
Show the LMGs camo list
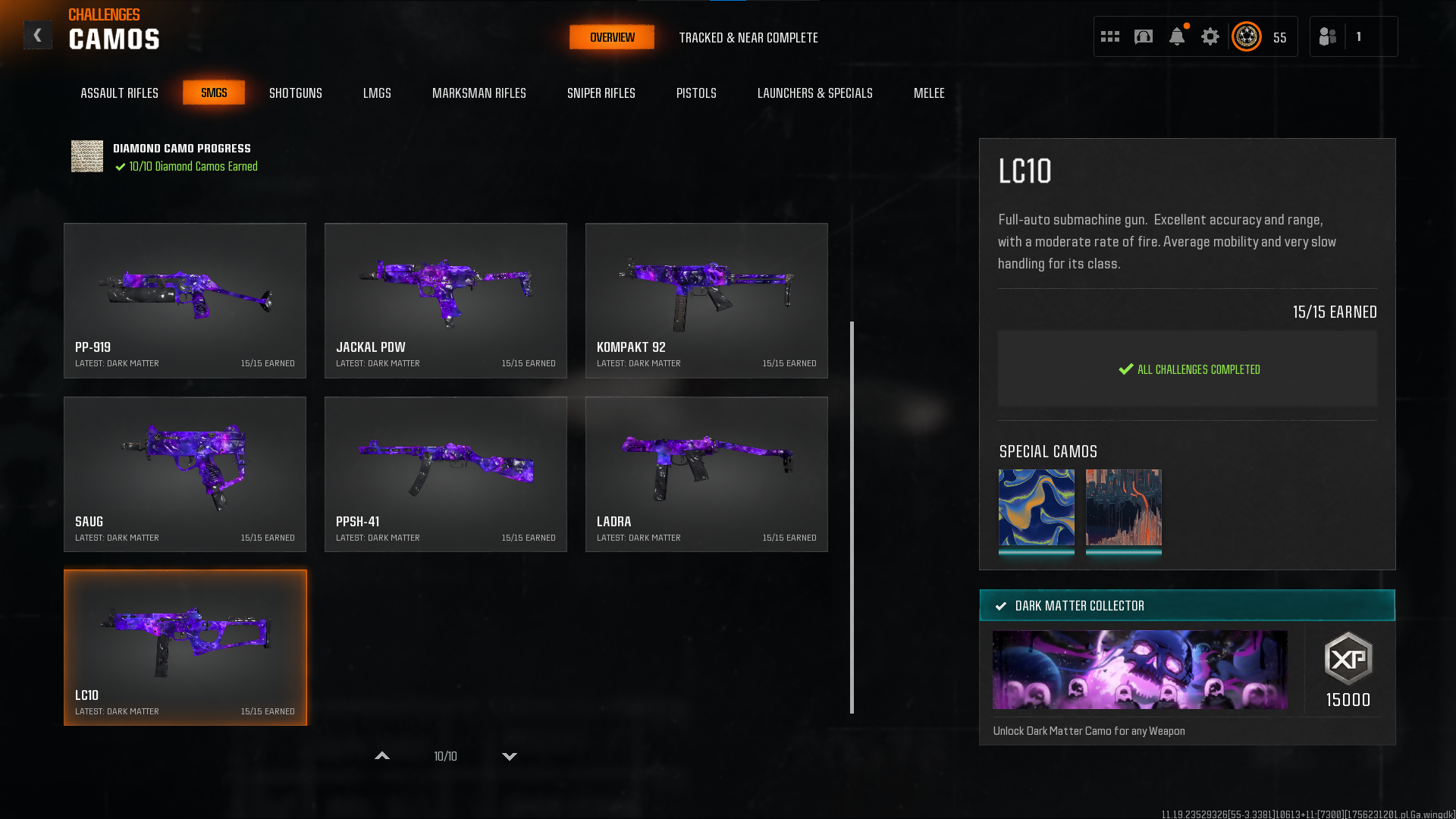click(x=377, y=93)
